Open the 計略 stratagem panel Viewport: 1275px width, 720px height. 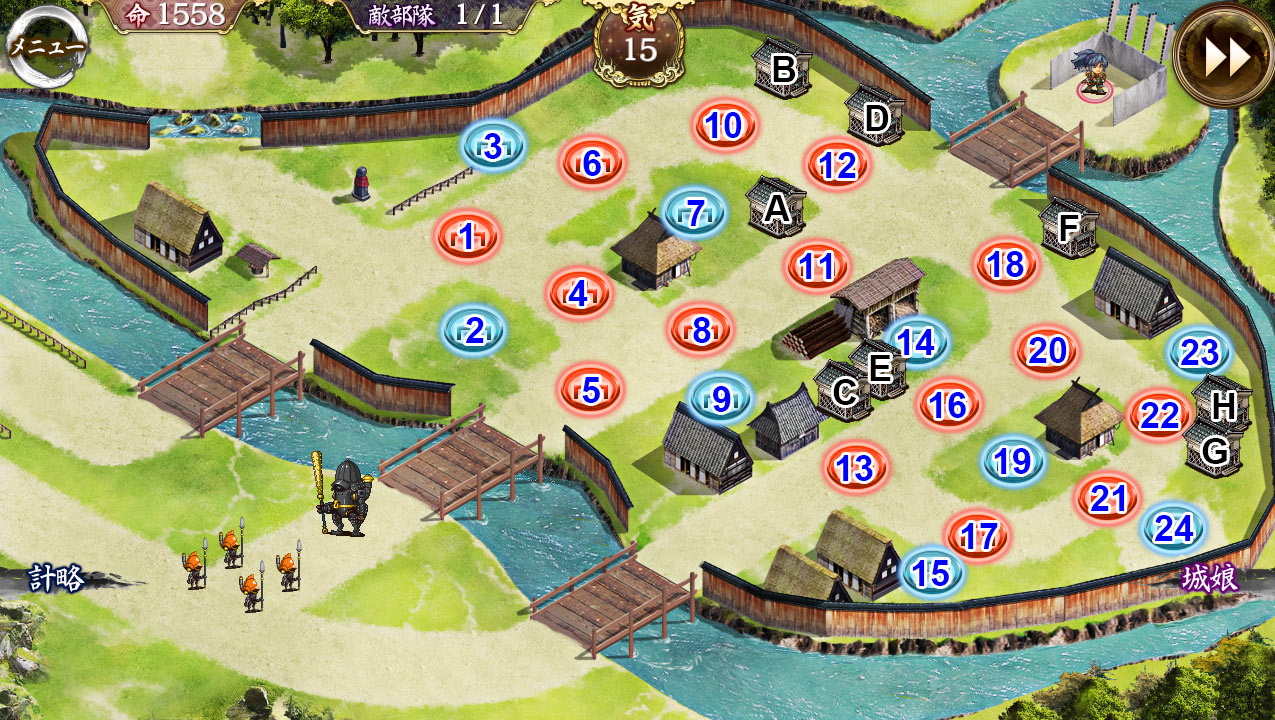click(x=56, y=578)
